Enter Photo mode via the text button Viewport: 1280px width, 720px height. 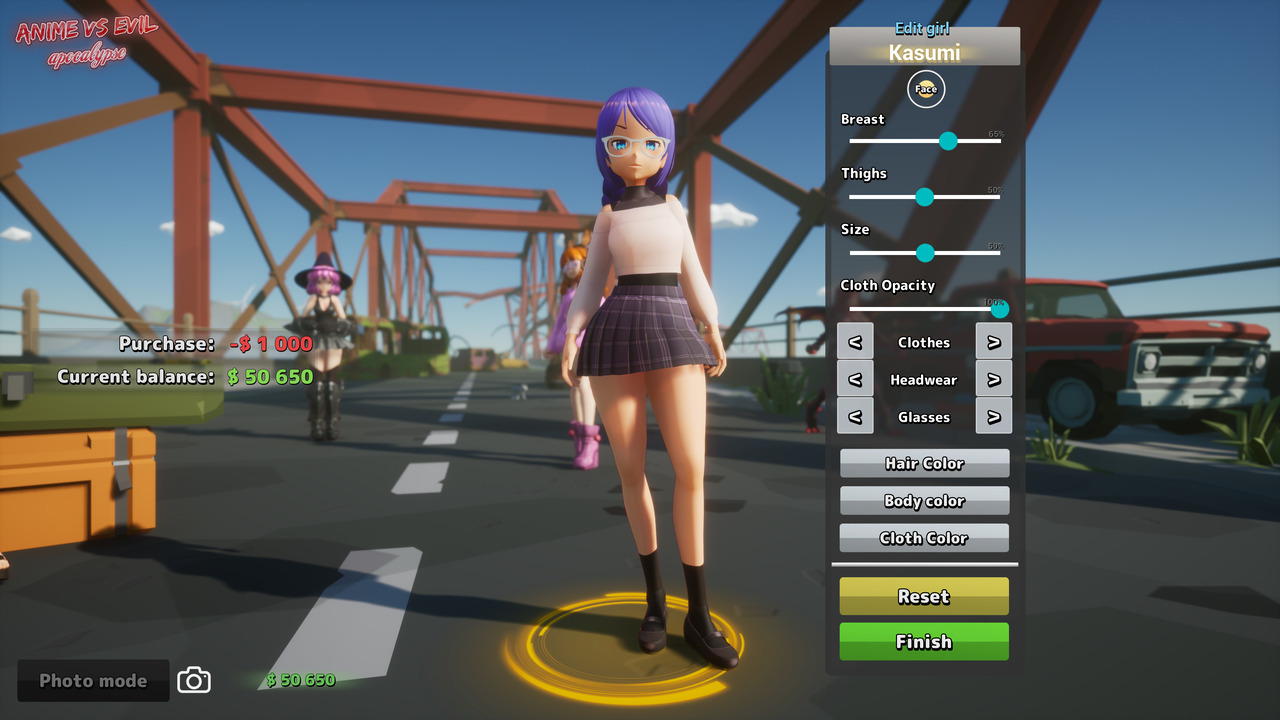pyautogui.click(x=92, y=680)
